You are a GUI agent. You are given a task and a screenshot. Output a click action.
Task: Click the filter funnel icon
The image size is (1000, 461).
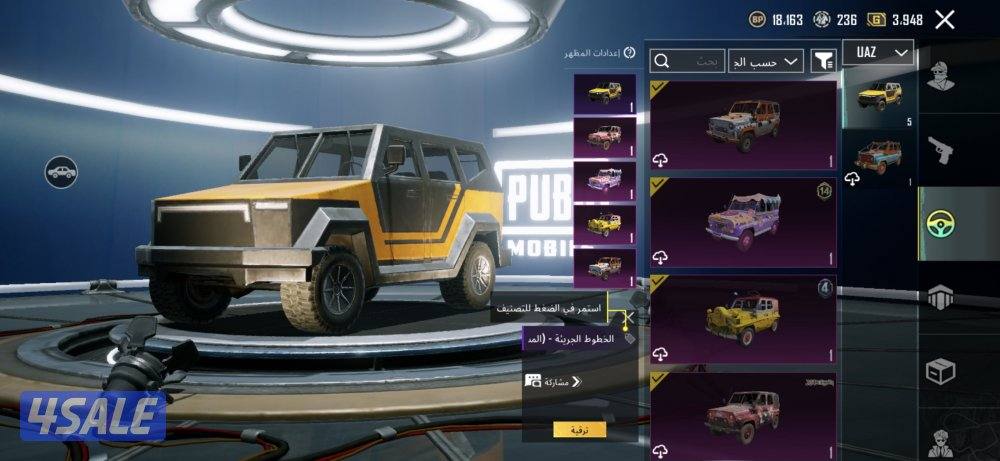point(823,62)
